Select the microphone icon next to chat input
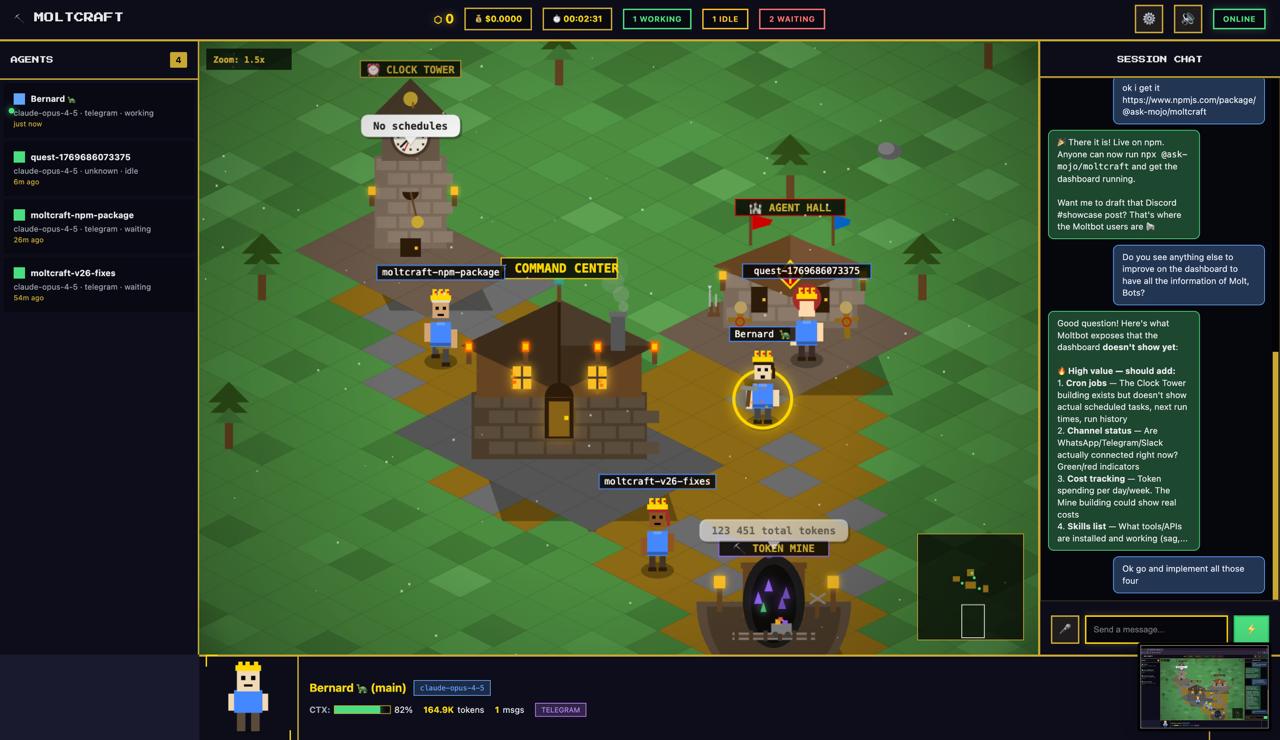1280x740 pixels. click(1064, 629)
